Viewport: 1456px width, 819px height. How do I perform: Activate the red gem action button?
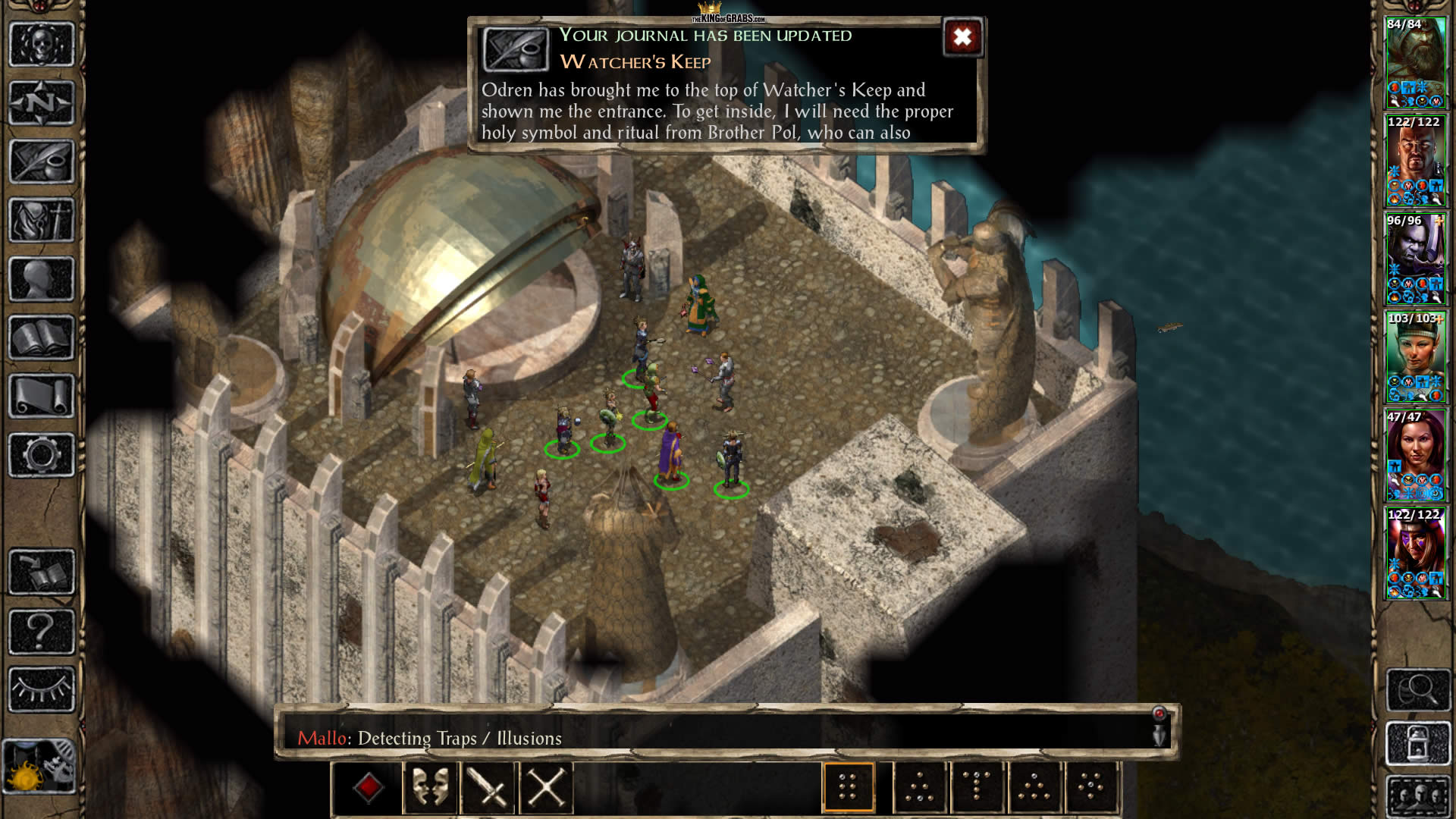tap(368, 788)
